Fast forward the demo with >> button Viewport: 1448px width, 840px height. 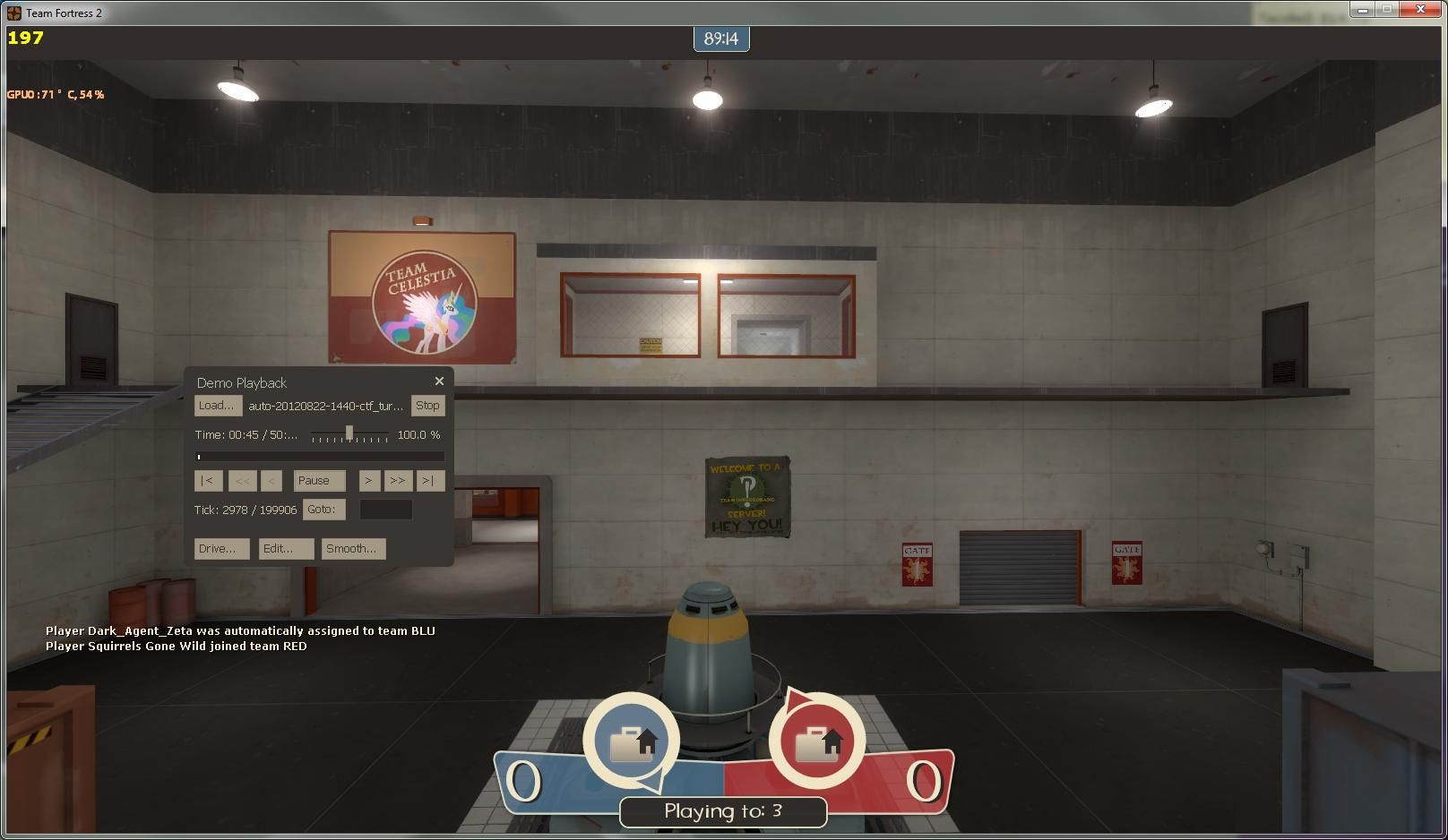(x=398, y=481)
